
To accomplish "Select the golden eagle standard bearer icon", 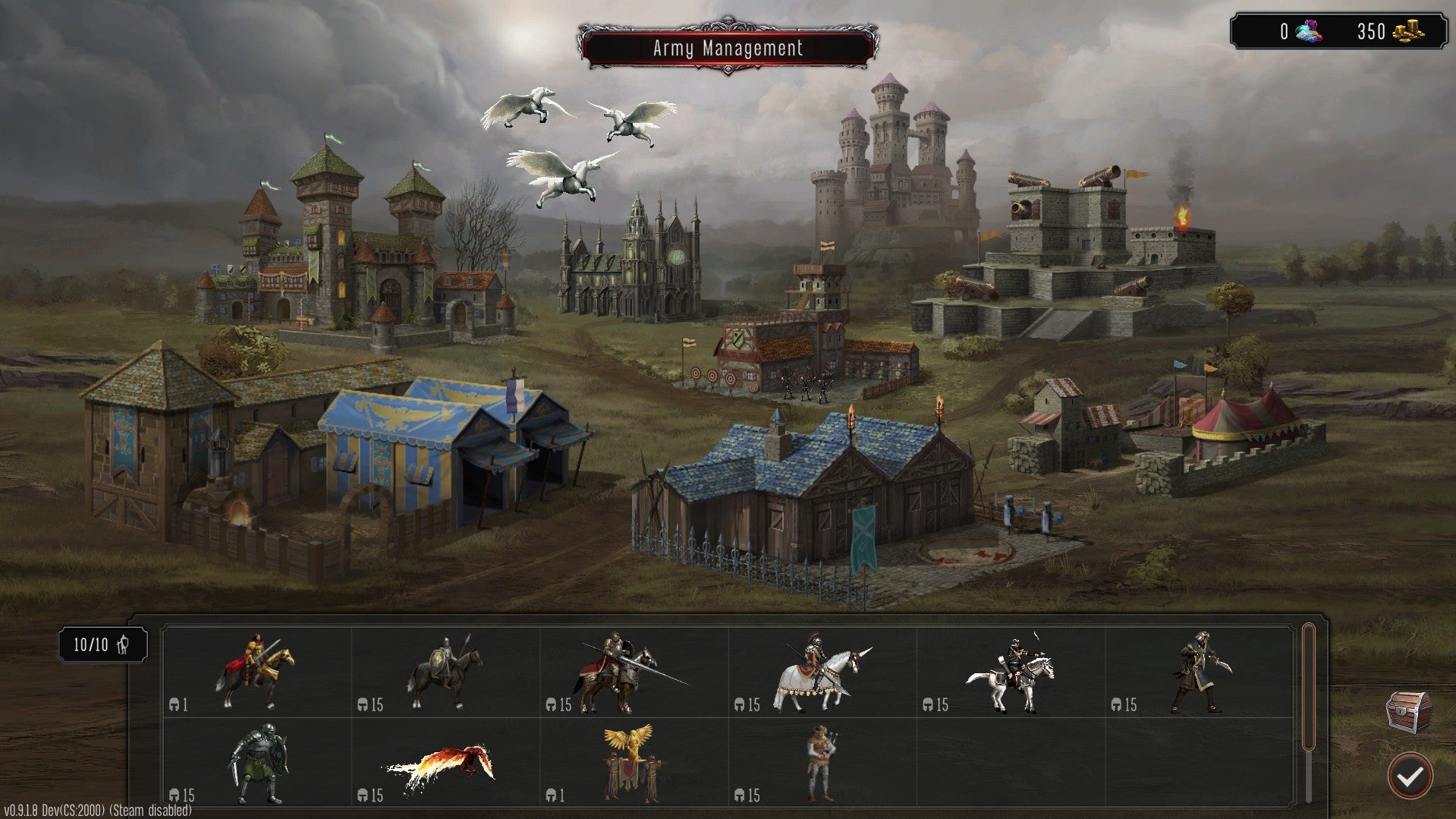I will coord(632,759).
